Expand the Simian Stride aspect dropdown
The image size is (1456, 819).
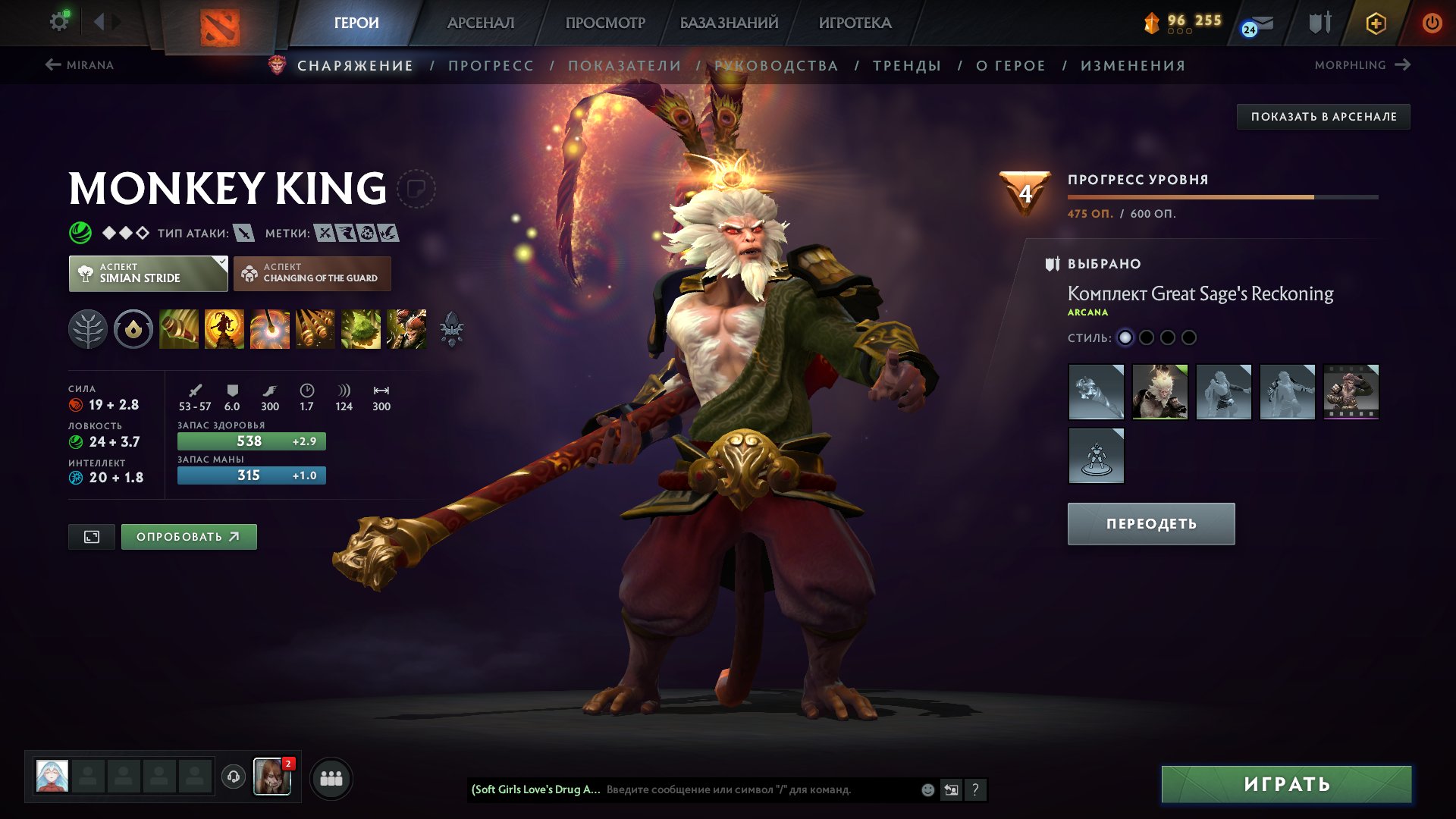(149, 273)
